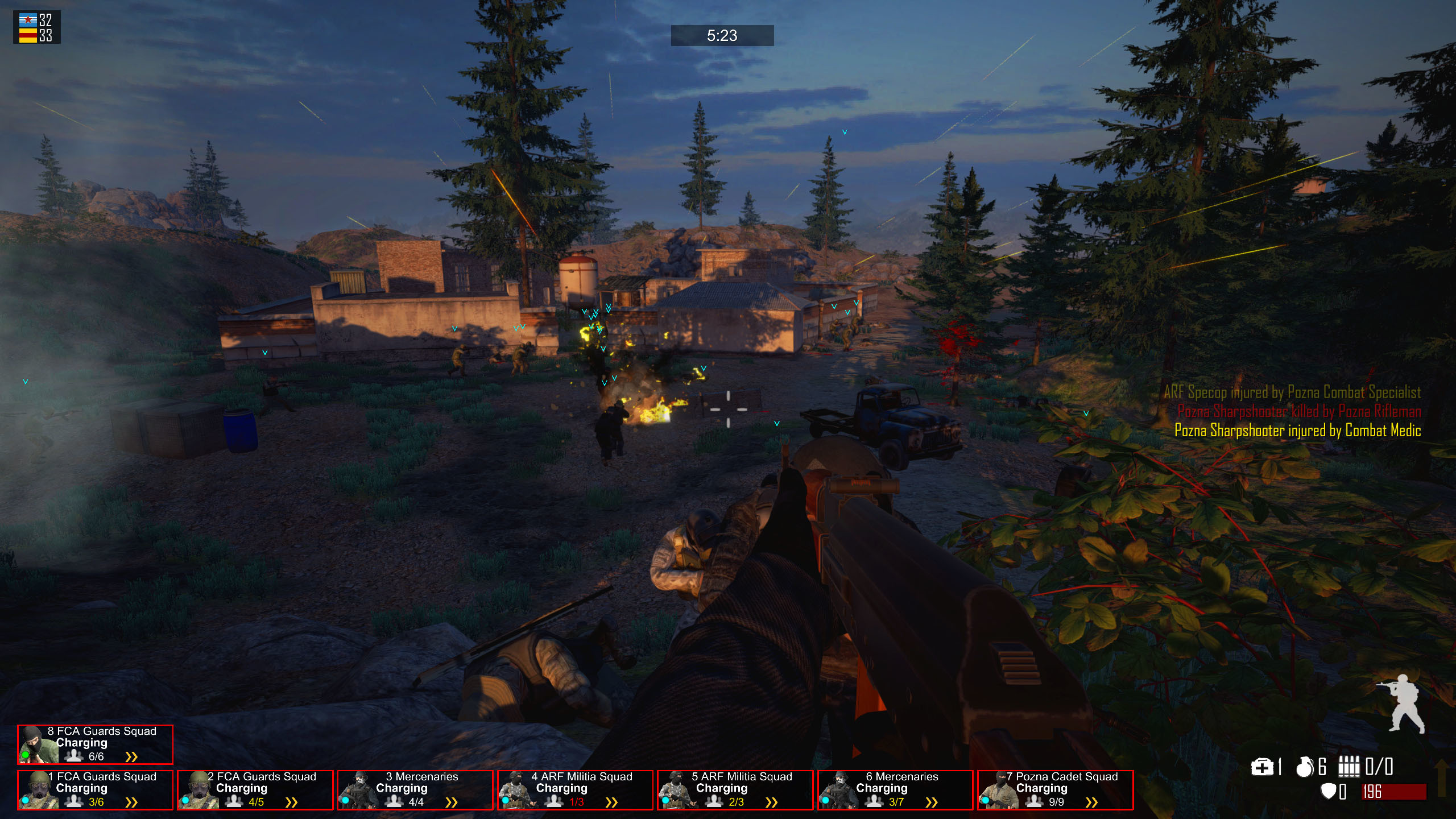Choose the 5 ARF Militia Squad card
Viewport: 1456px width, 819px height.
(735, 789)
